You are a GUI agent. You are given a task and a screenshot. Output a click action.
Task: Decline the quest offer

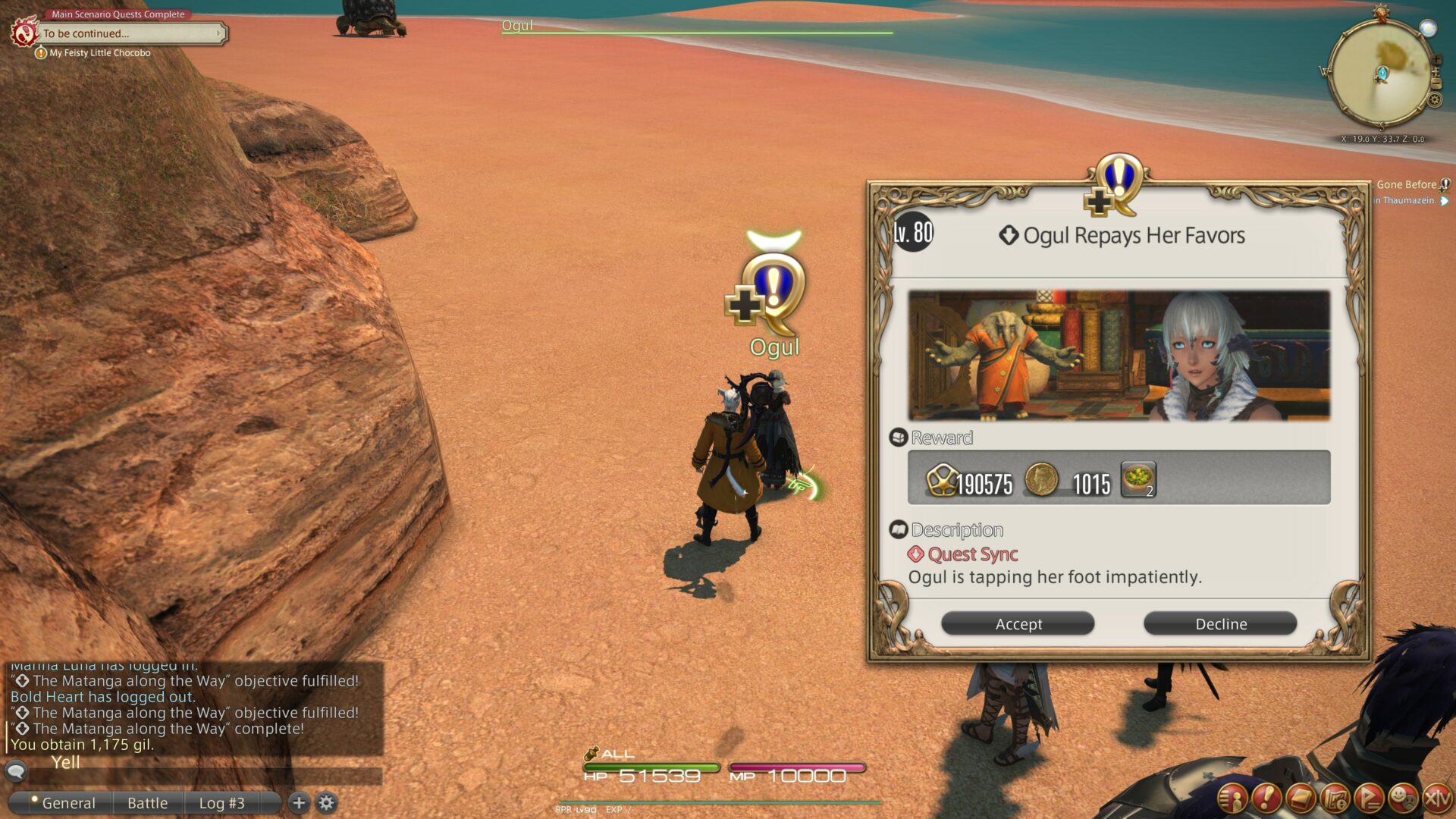pos(1219,623)
